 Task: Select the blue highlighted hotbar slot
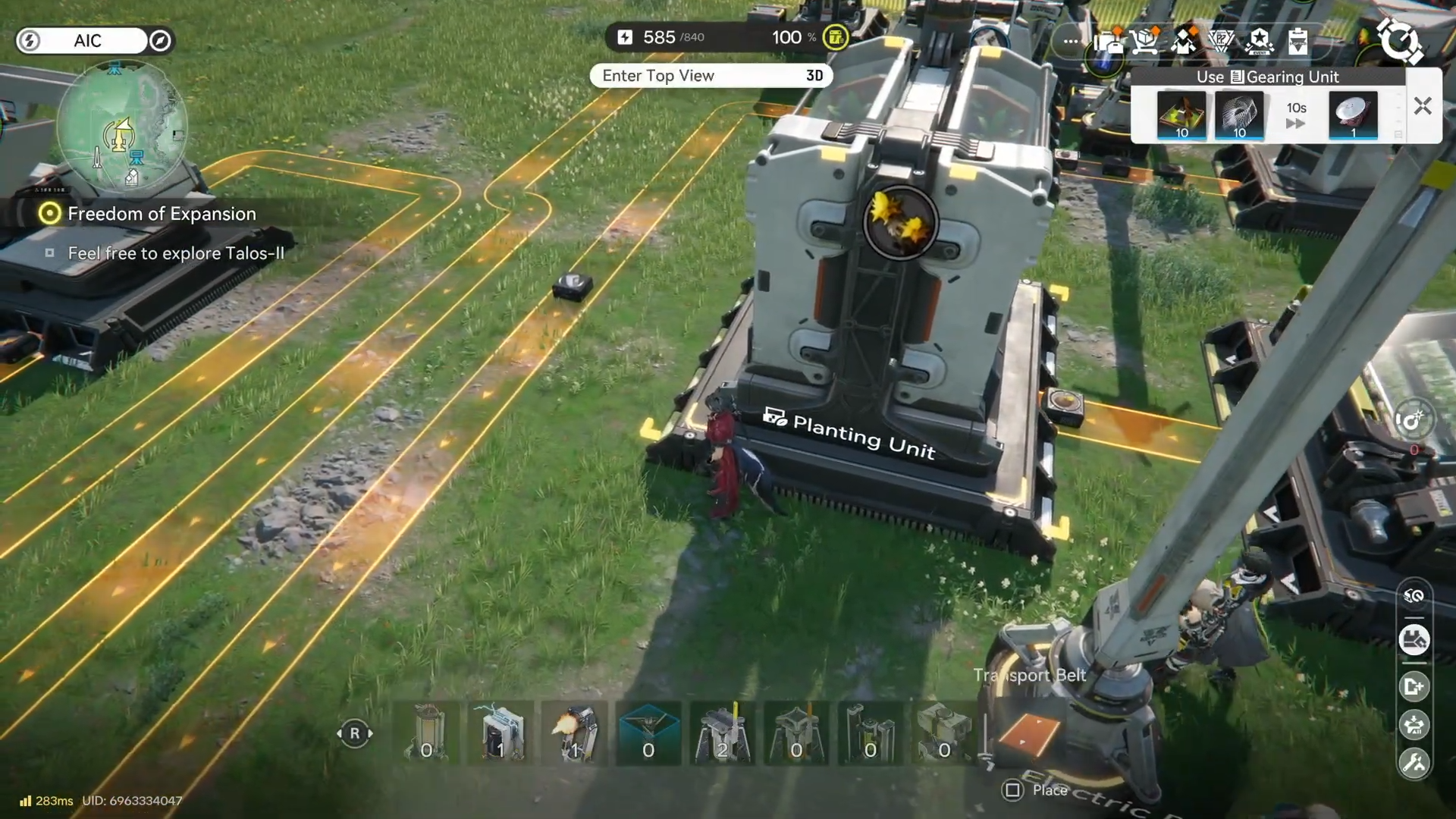click(x=648, y=733)
